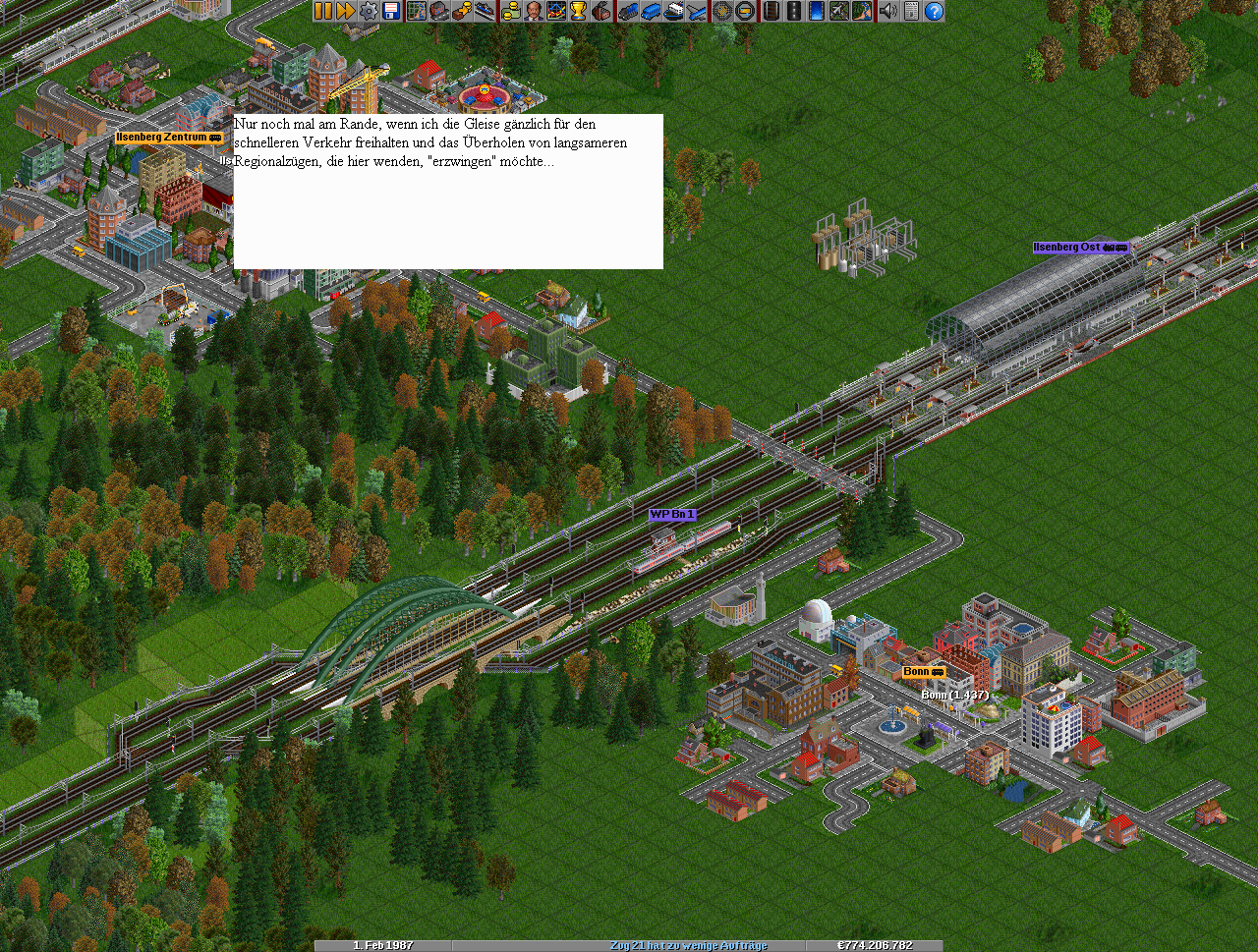Show the world map from the toolbar
This screenshot has width=1258, height=952.
point(417,11)
